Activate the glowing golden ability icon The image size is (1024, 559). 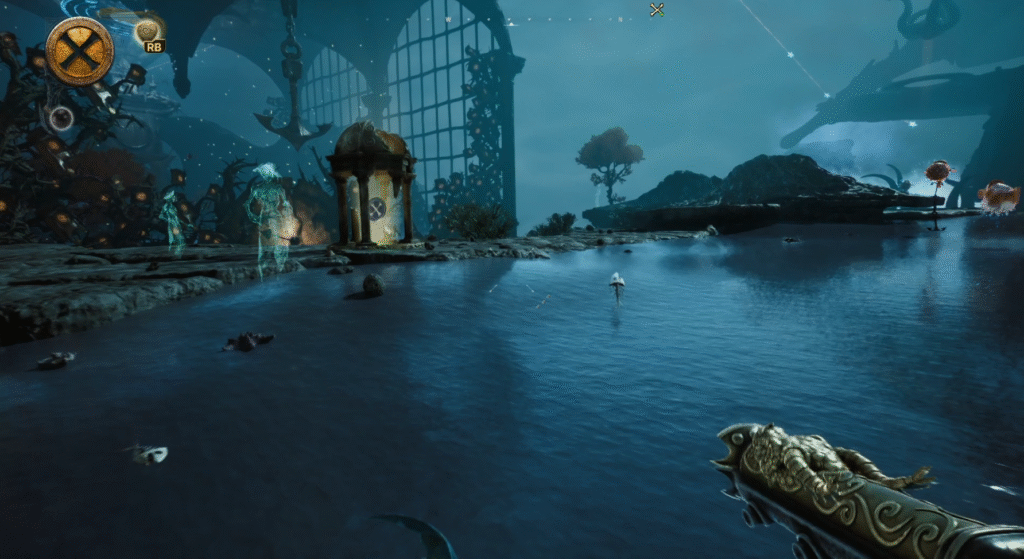click(x=147, y=29)
